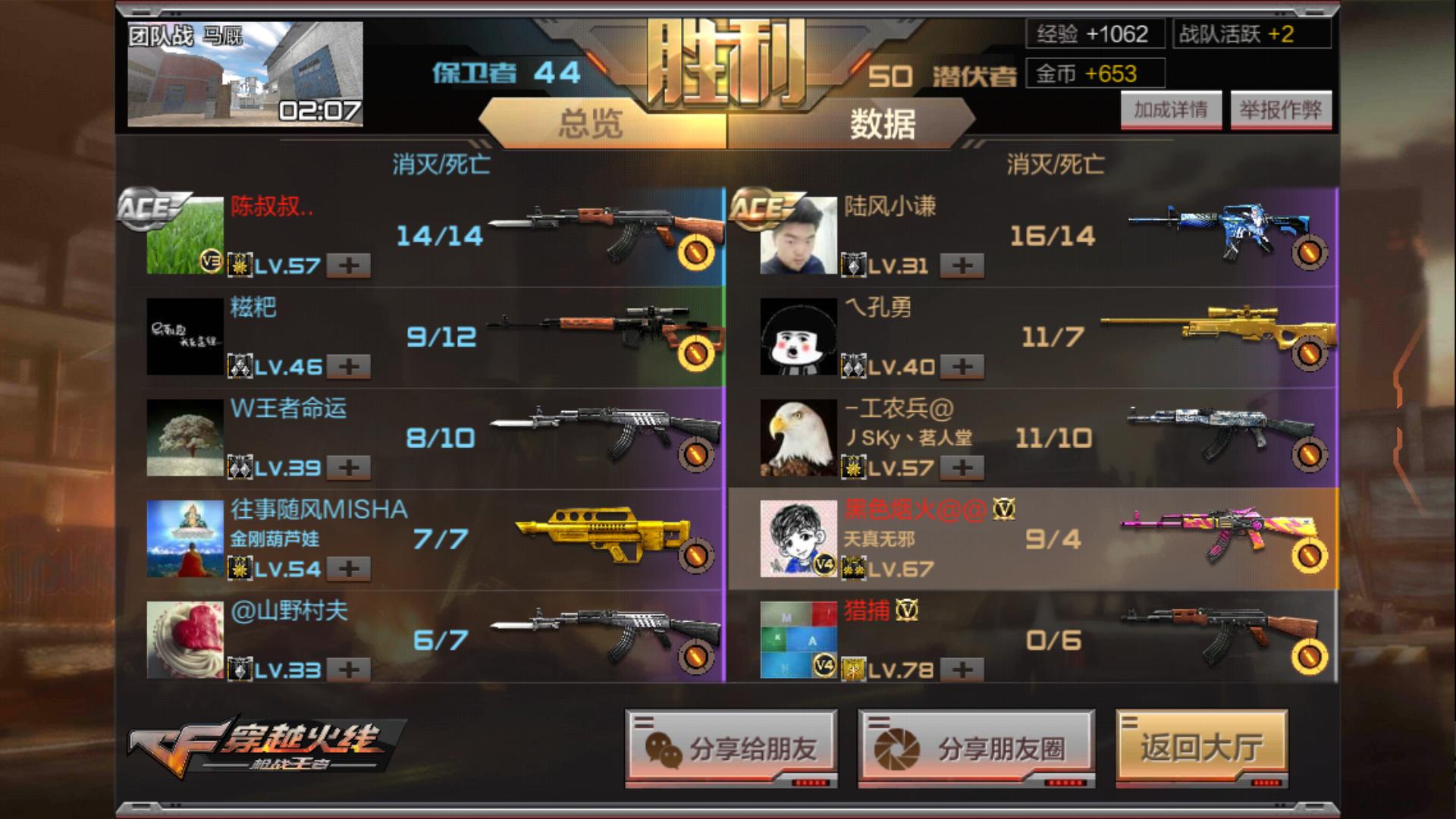Viewport: 1456px width, 819px height.
Task: Add 猎捕 LV.78 as friend
Action: [x=962, y=670]
